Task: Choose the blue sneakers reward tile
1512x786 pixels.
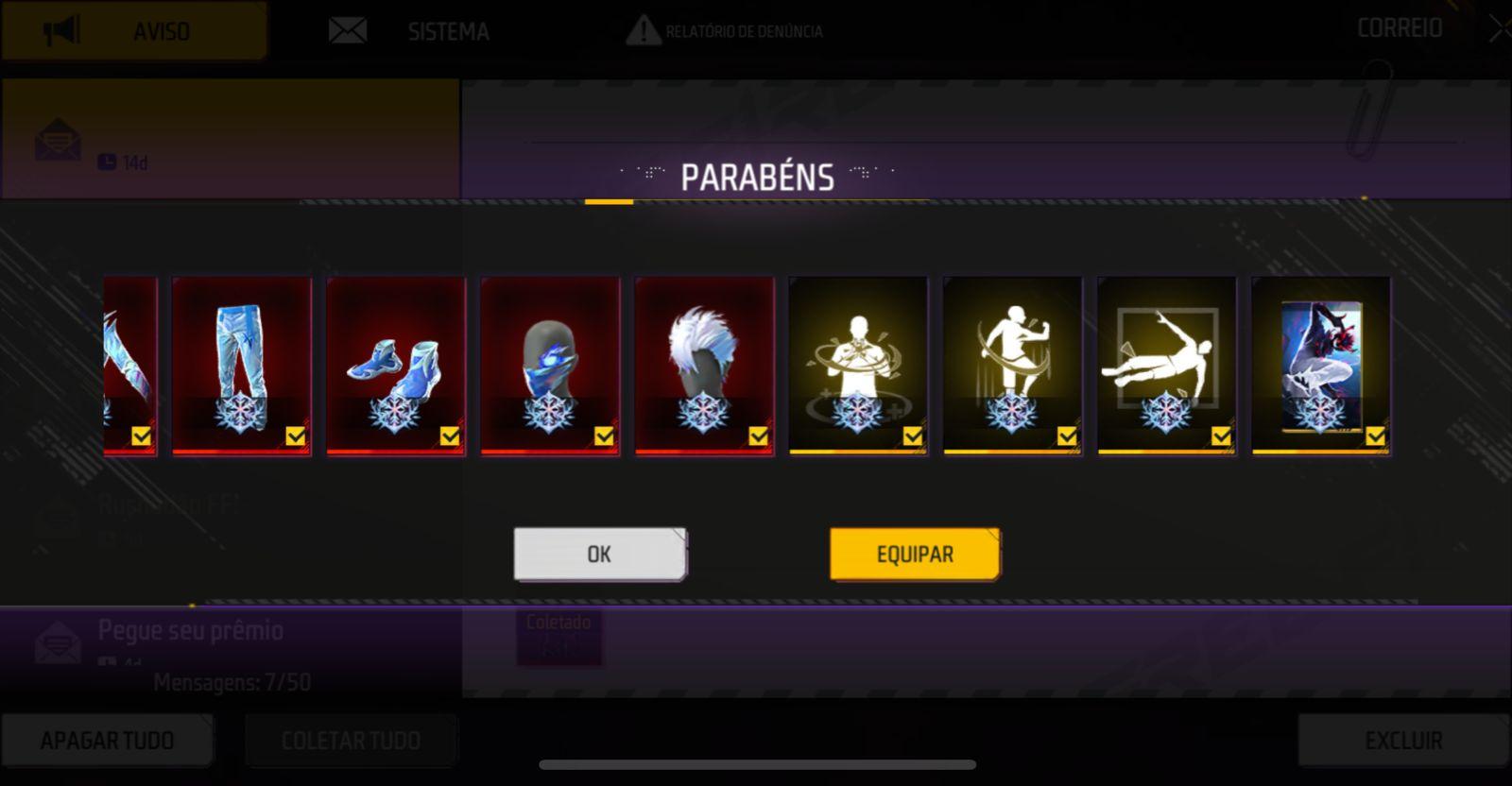Action: pyautogui.click(x=396, y=366)
